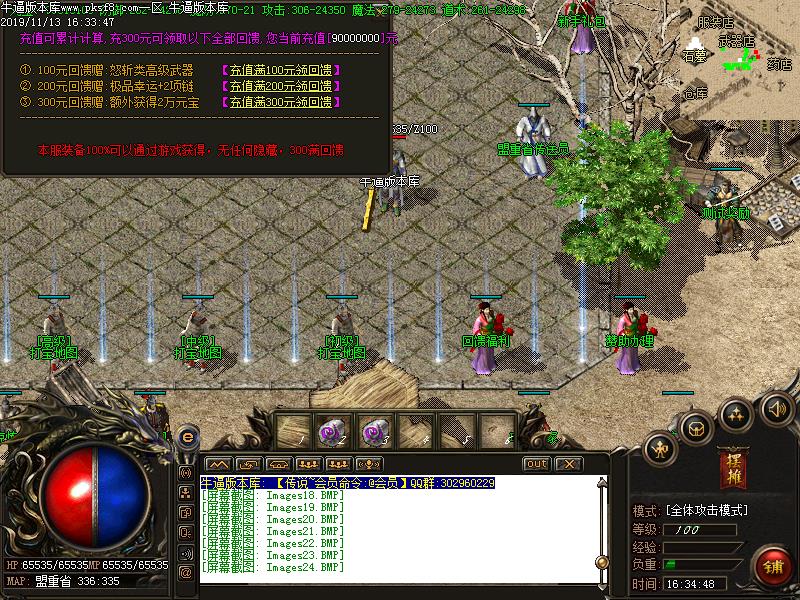
Task: Toggle sound with the speaker icon
Action: point(776,408)
